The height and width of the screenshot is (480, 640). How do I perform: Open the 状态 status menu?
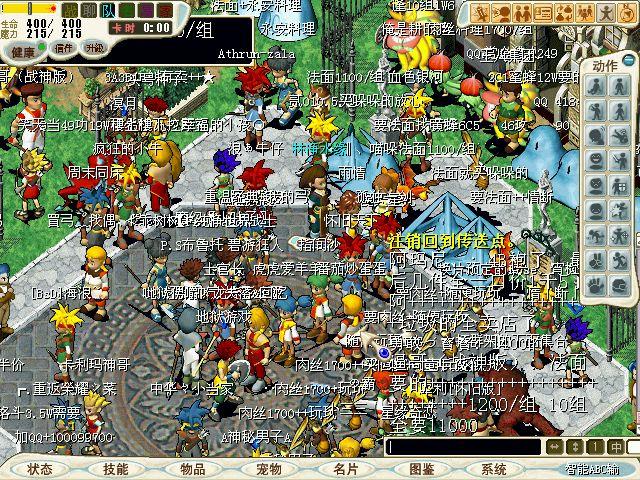(40, 469)
